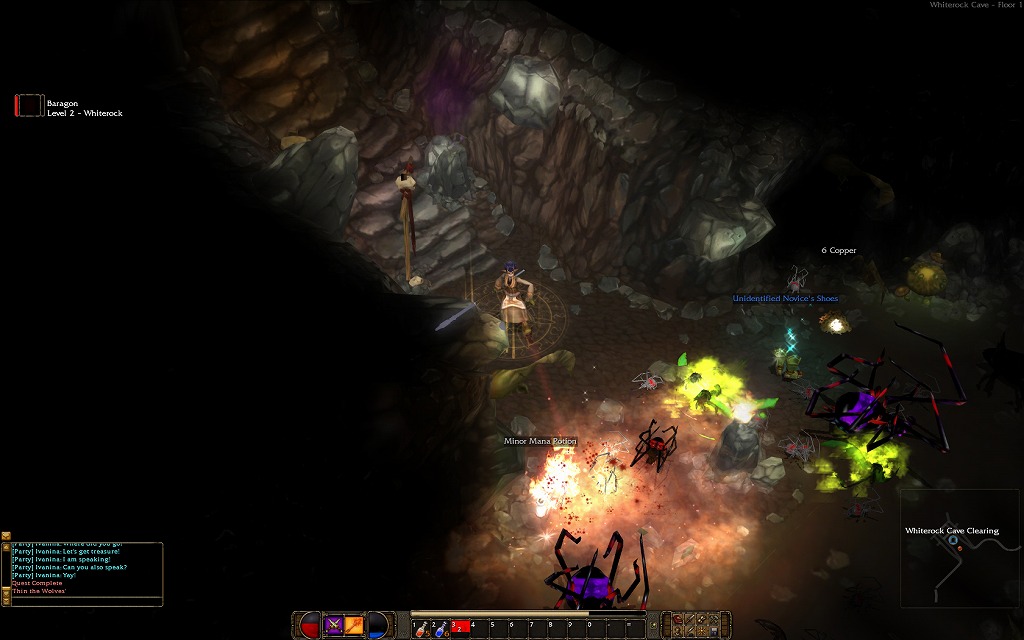Click the chat message input field

click(85, 601)
